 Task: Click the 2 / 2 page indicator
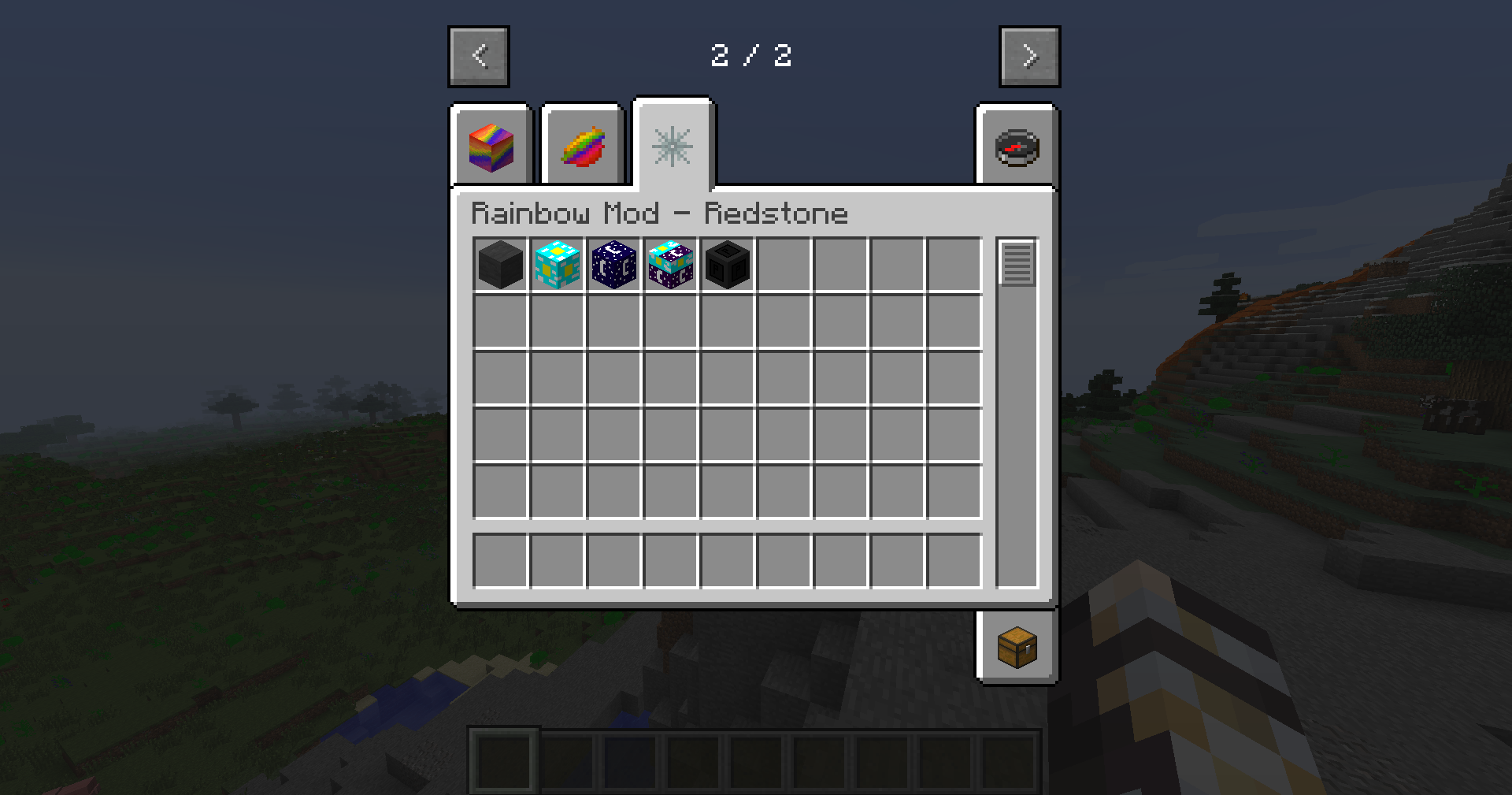[x=754, y=55]
